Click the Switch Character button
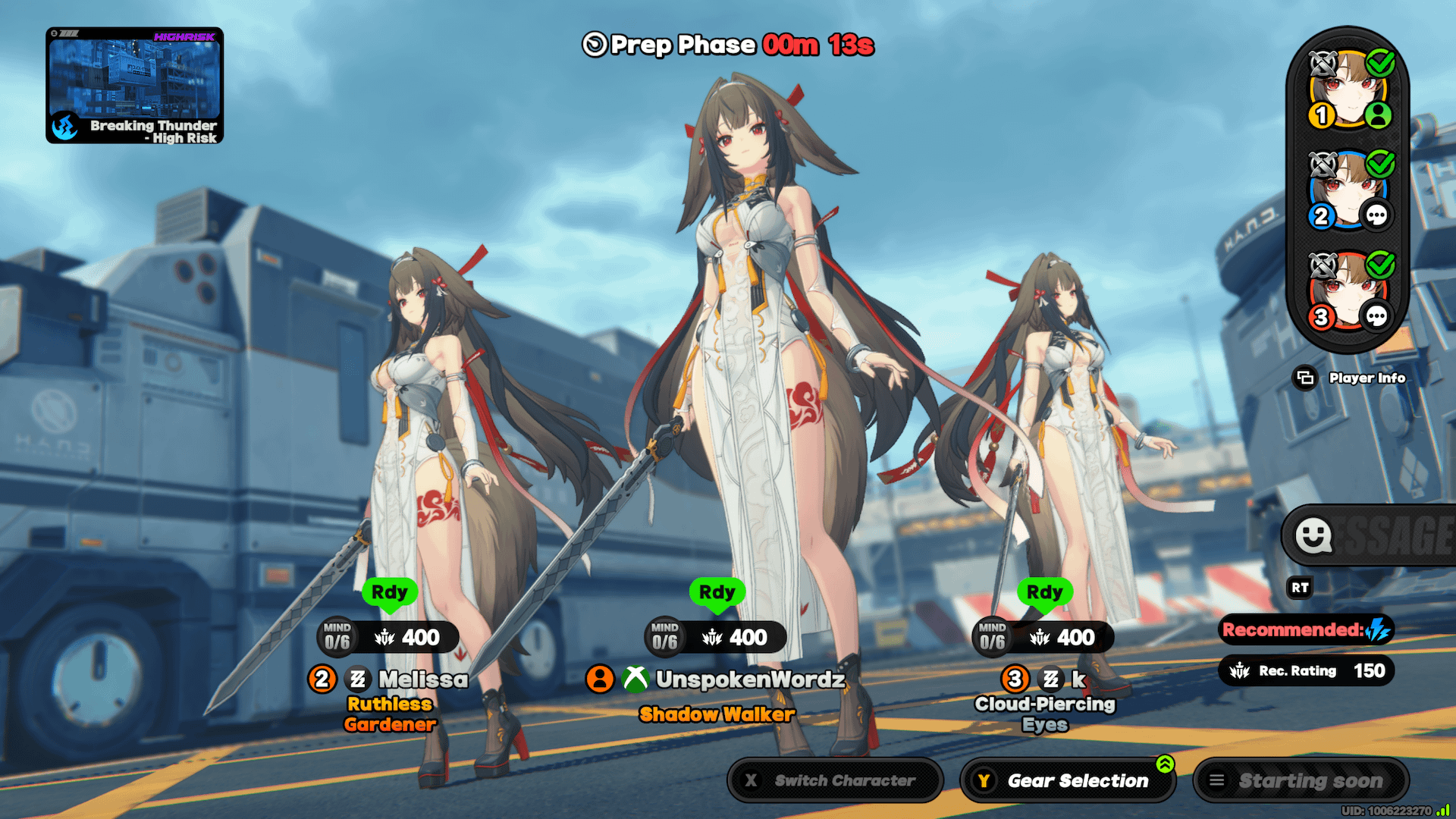 point(834,780)
